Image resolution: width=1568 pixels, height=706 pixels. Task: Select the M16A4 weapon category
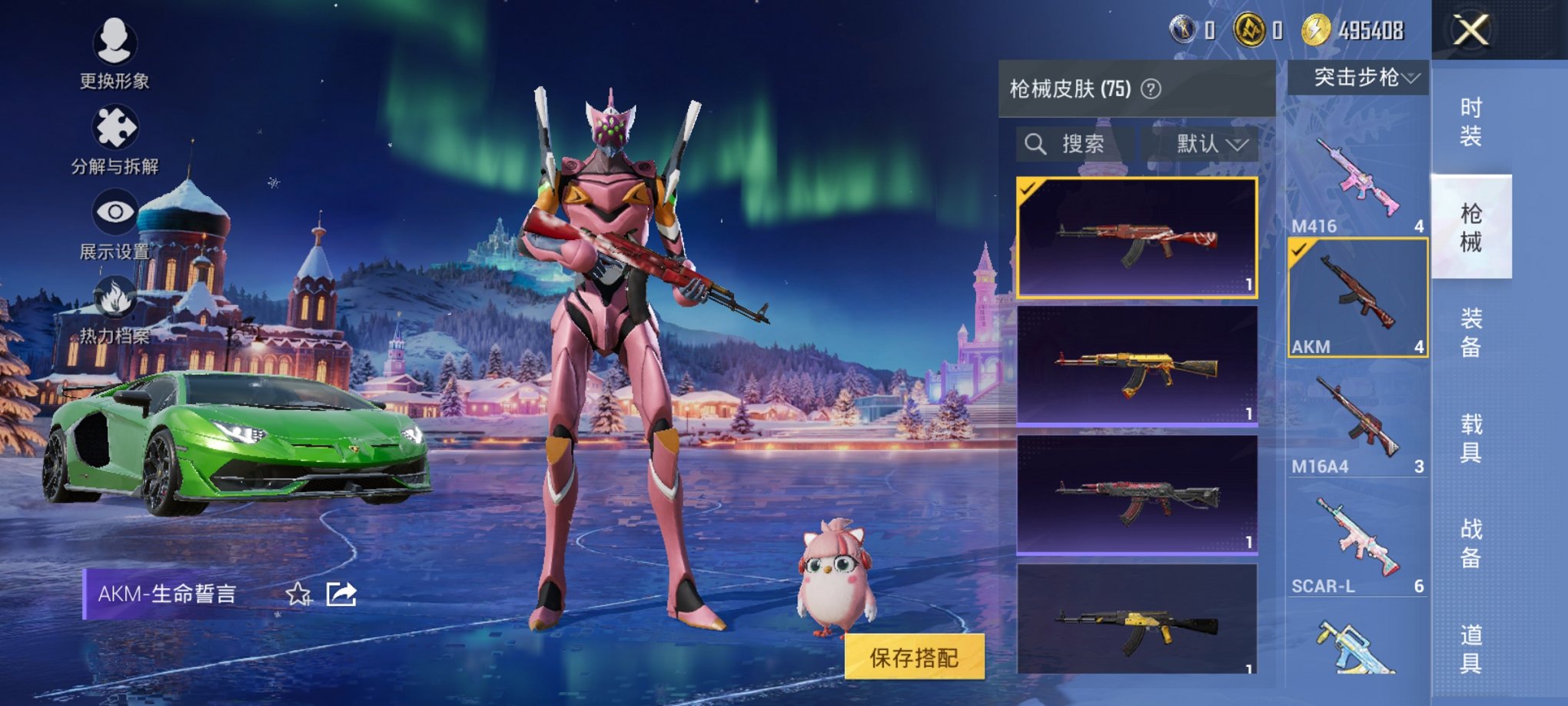point(1357,423)
